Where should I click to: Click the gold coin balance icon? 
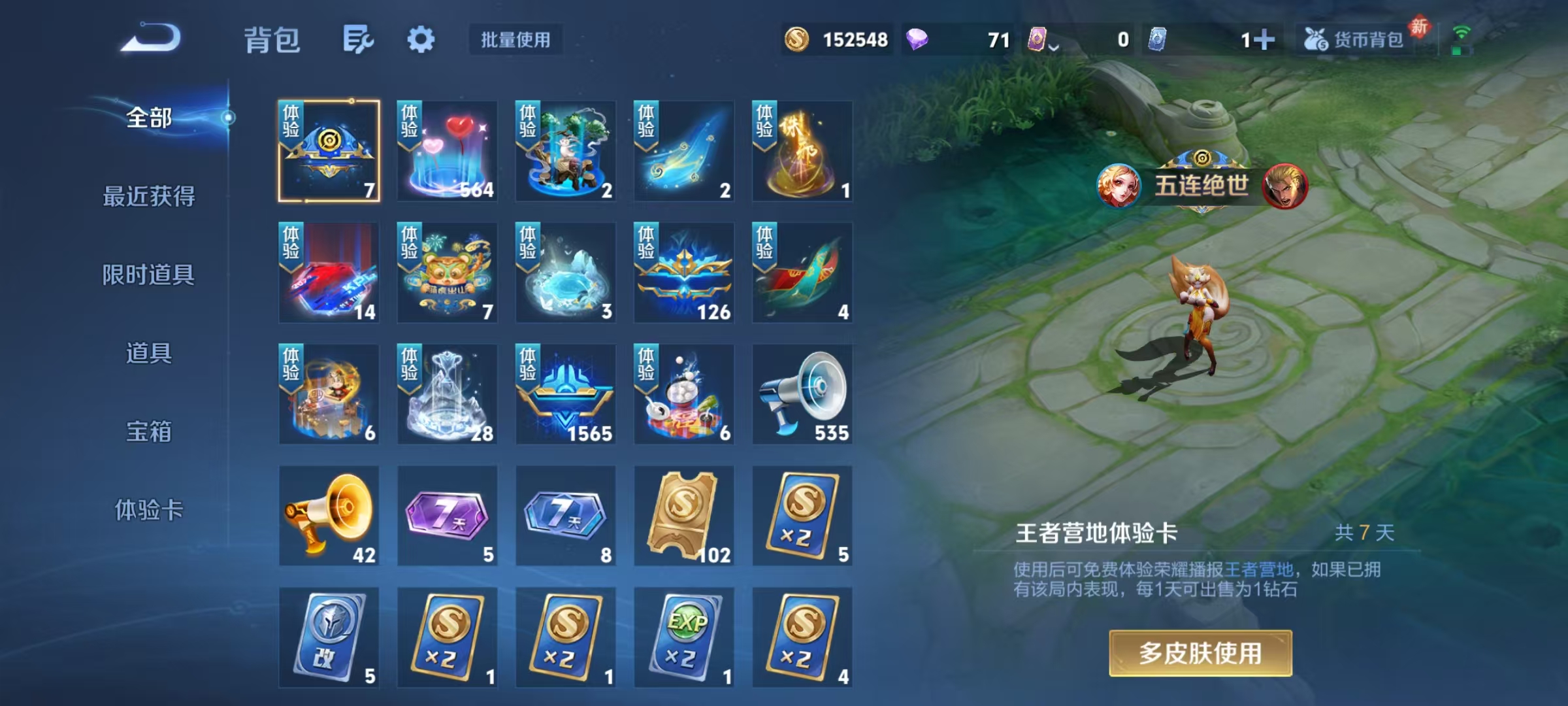(798, 41)
